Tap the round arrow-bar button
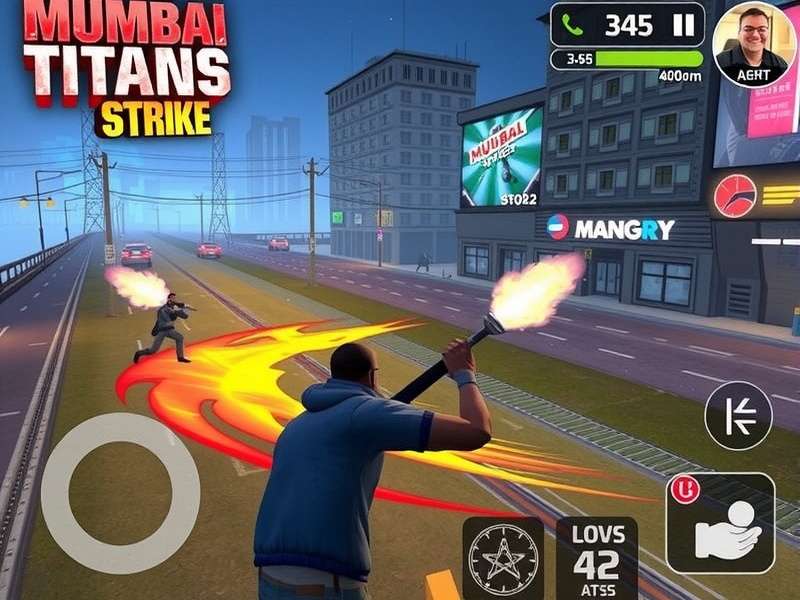The image size is (800, 600). click(x=738, y=415)
